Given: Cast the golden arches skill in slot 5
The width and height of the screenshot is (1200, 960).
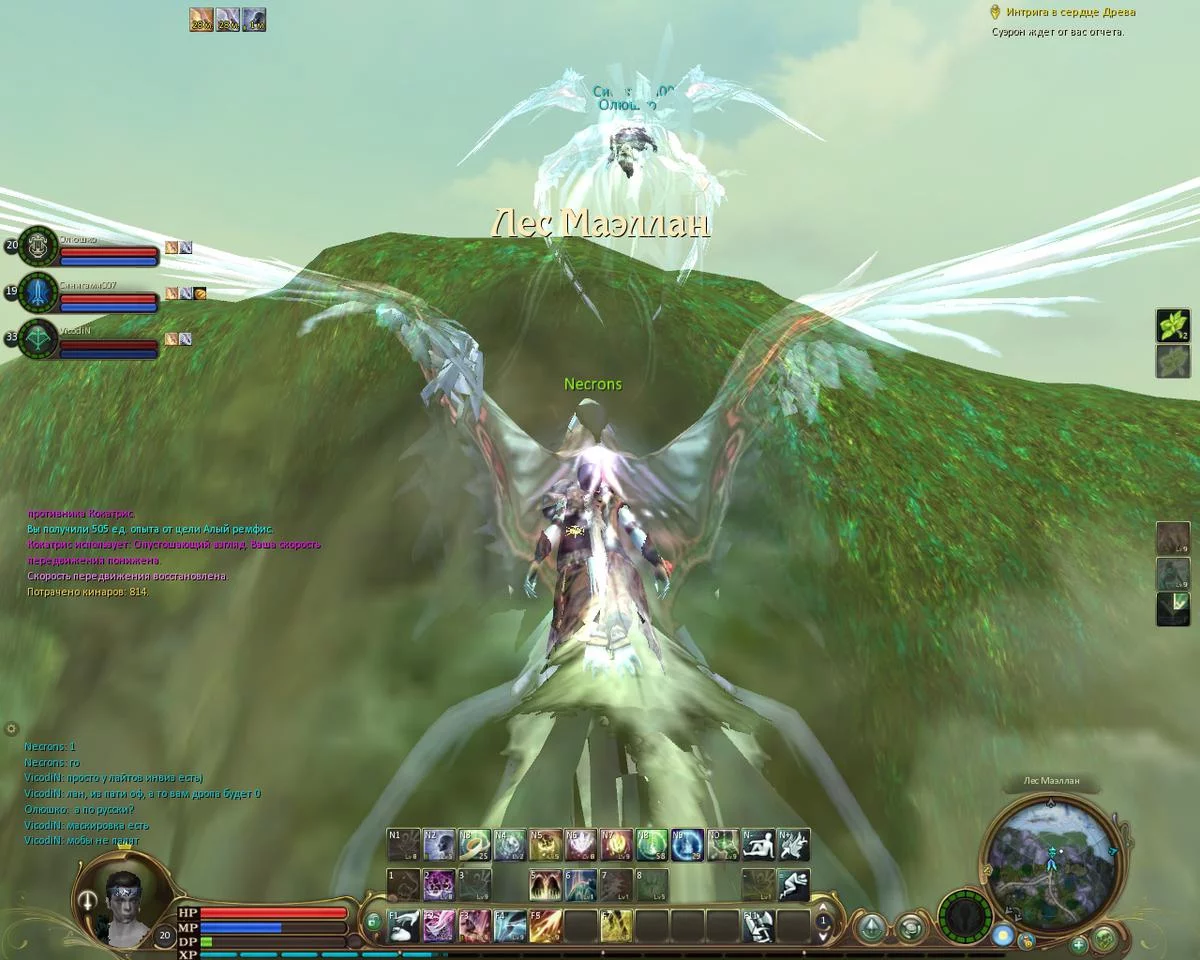Looking at the screenshot, I should click(x=546, y=885).
